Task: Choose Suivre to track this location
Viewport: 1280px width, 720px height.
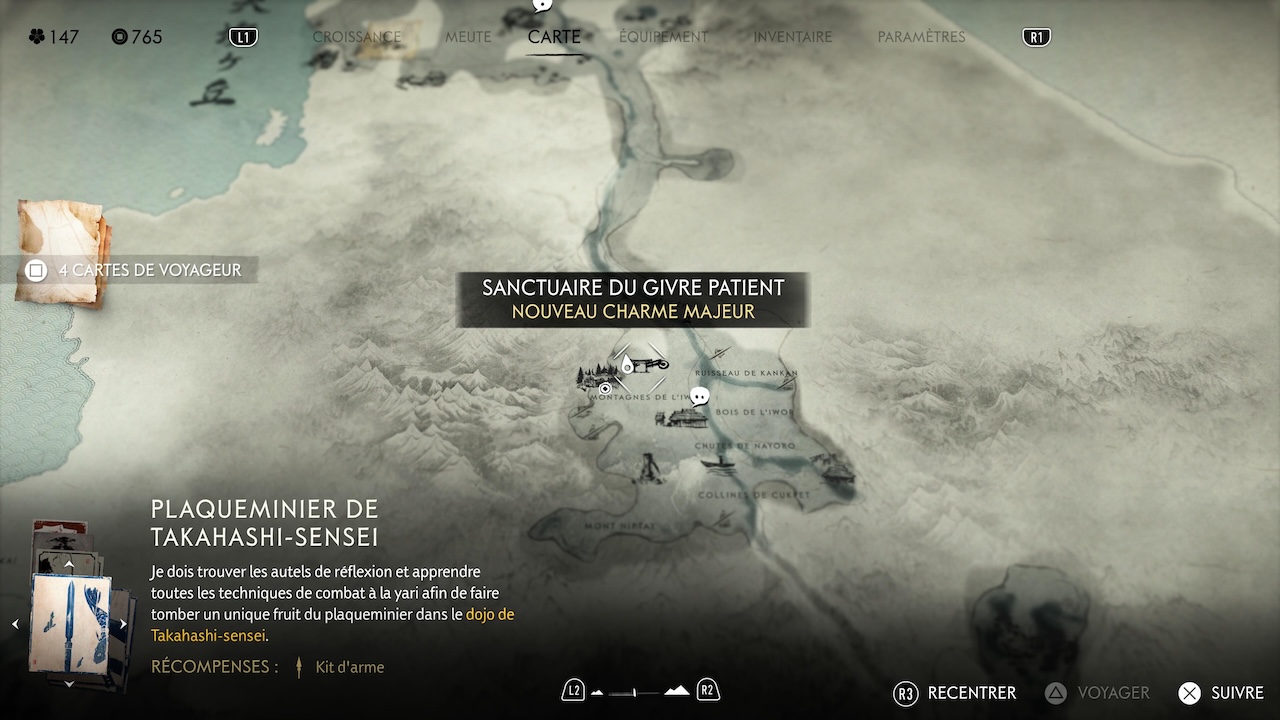Action: [1222, 693]
